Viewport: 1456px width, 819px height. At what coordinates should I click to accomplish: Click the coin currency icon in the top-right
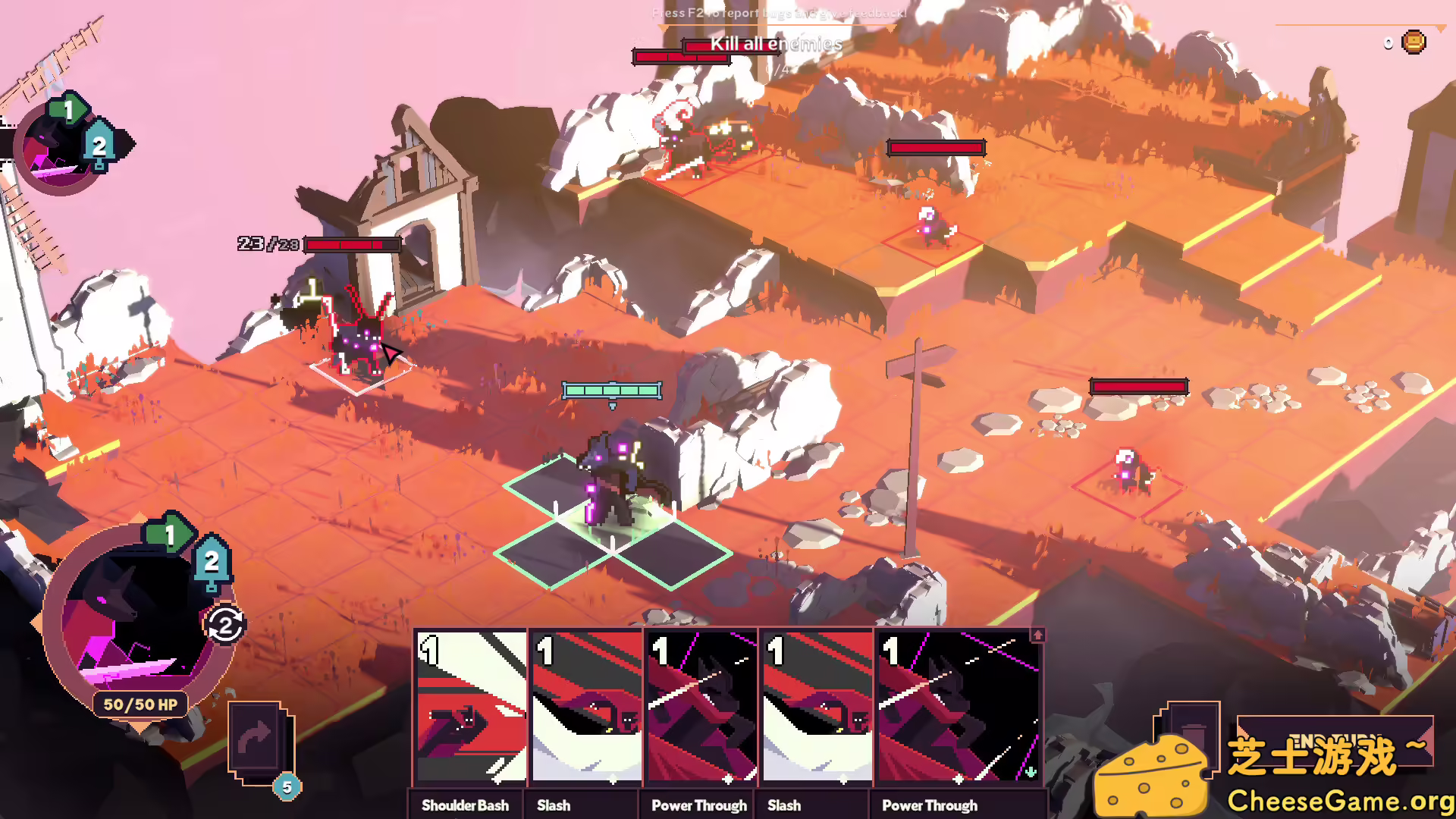[1412, 42]
